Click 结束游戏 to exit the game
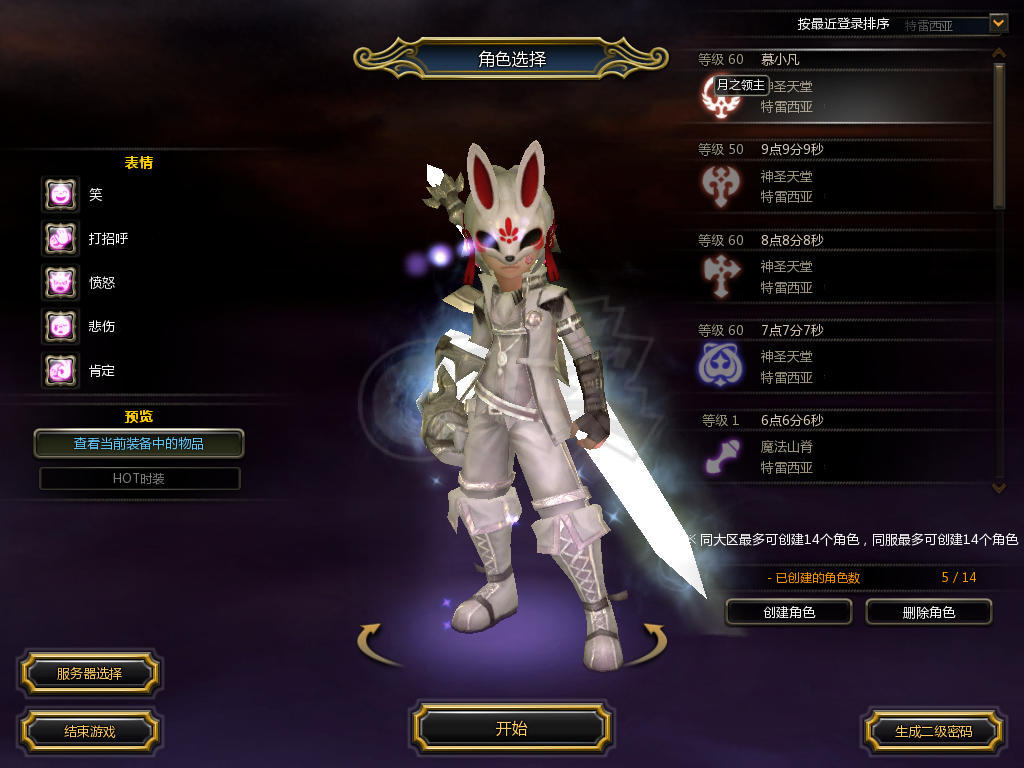Screen dimensions: 1024x768 point(89,731)
